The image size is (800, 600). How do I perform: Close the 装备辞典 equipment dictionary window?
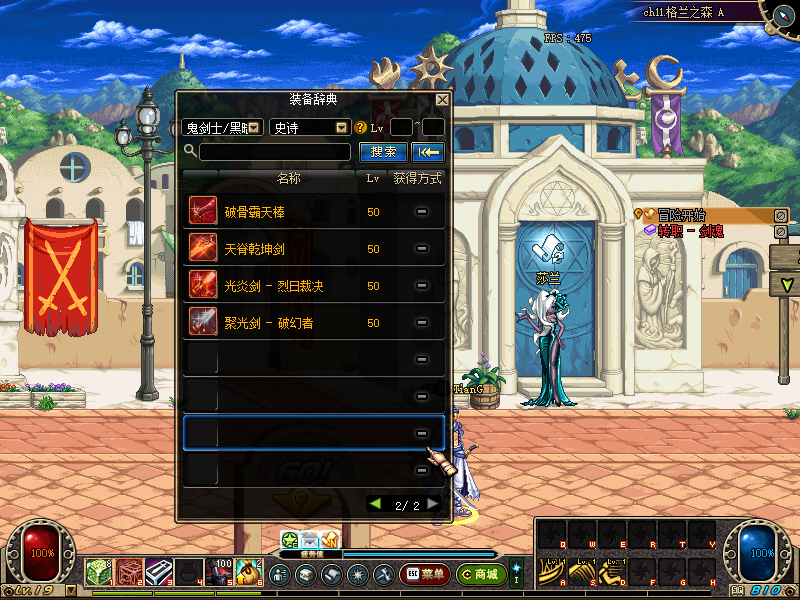[x=442, y=100]
